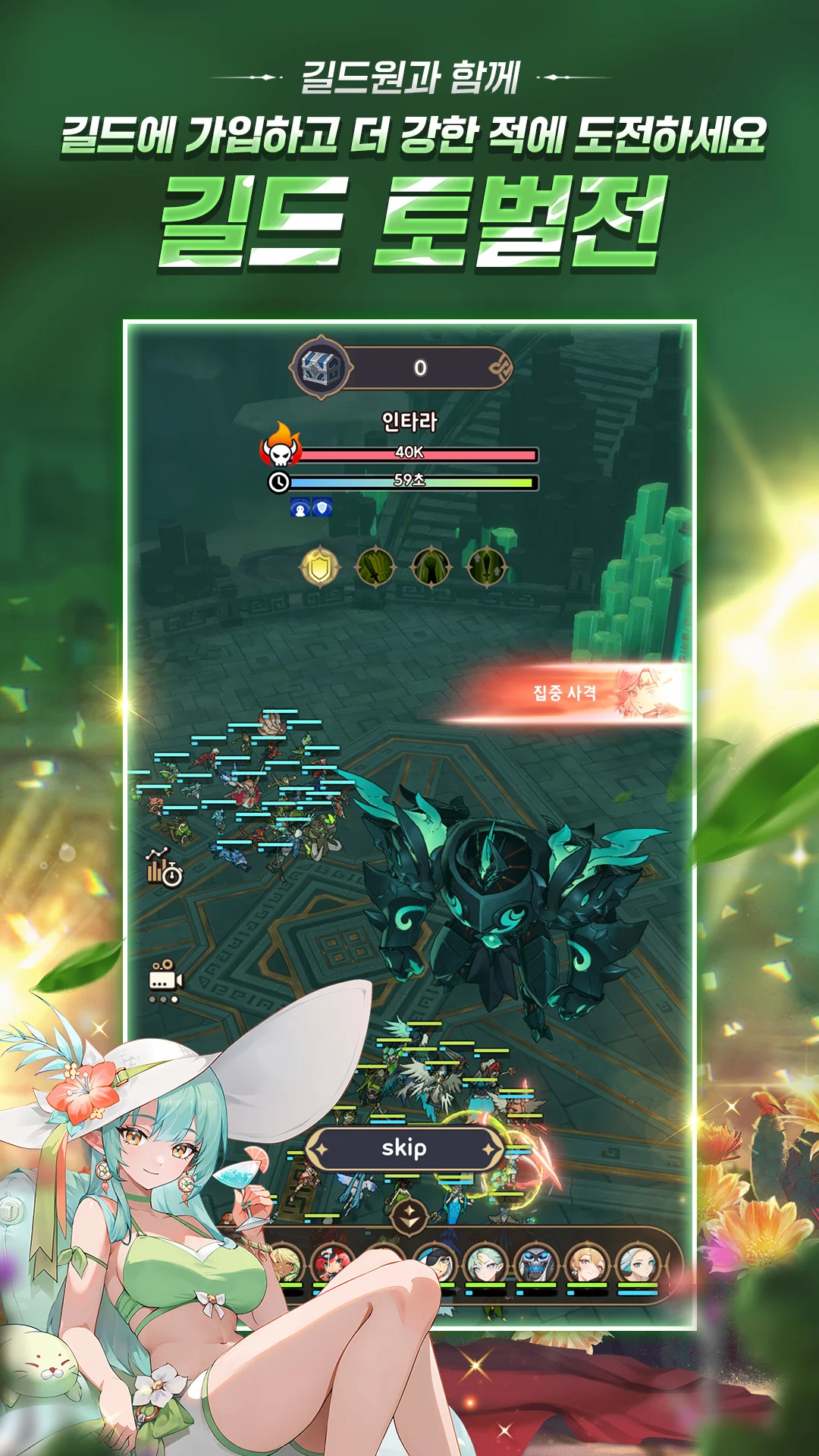Image resolution: width=819 pixels, height=1456 pixels.
Task: Open the battle statistics chart icon
Action: pyautogui.click(x=165, y=867)
